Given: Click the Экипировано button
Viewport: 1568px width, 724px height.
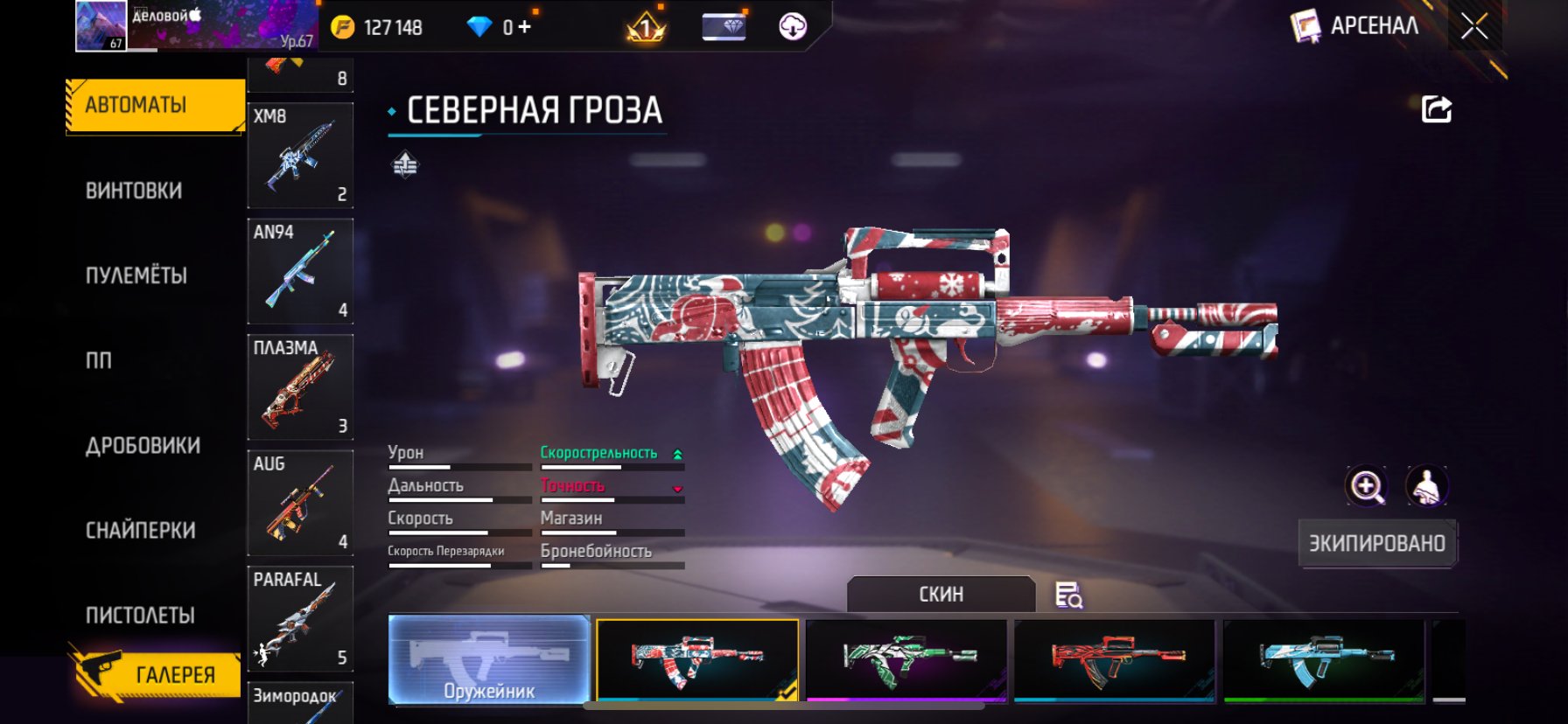Looking at the screenshot, I should [1376, 544].
